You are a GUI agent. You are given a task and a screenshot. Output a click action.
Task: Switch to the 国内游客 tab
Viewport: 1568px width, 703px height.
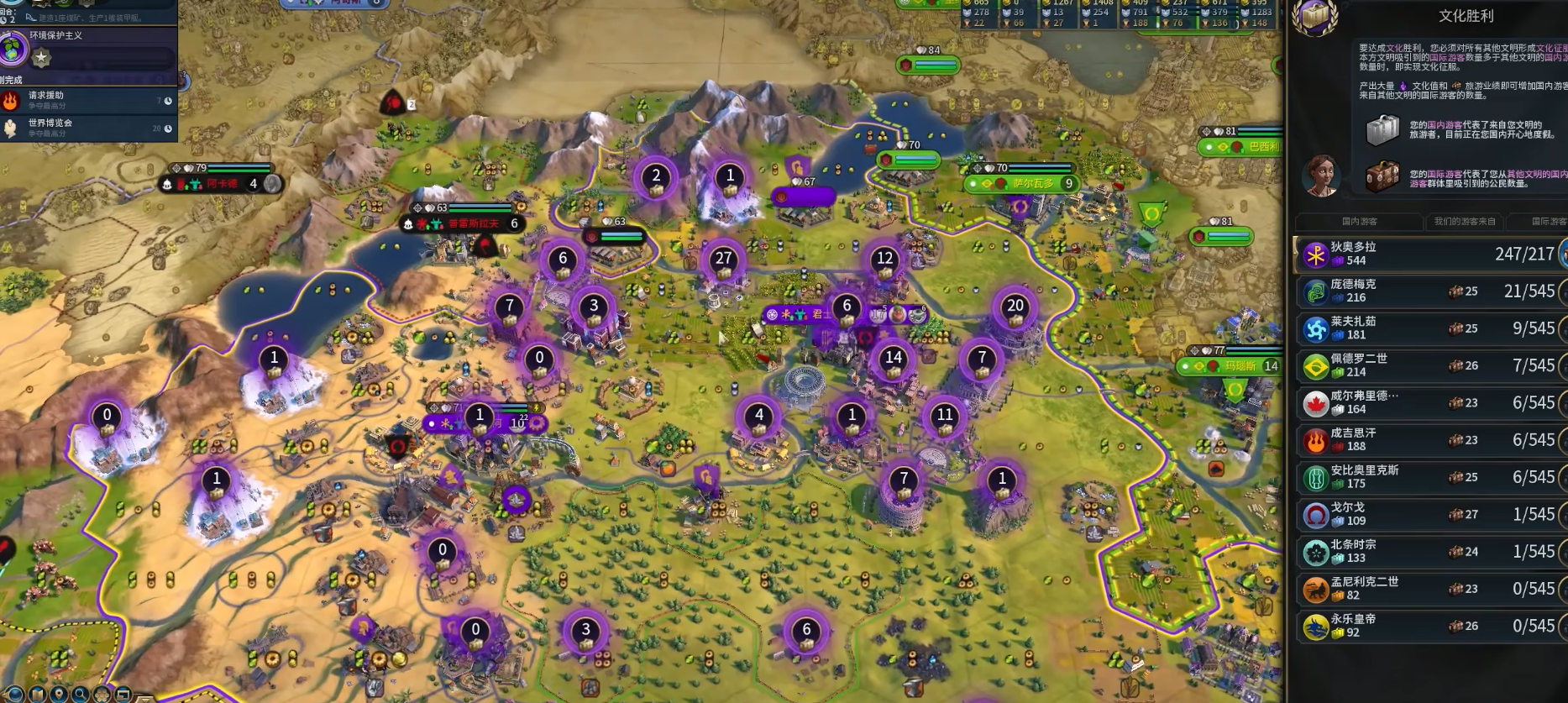tap(1359, 222)
